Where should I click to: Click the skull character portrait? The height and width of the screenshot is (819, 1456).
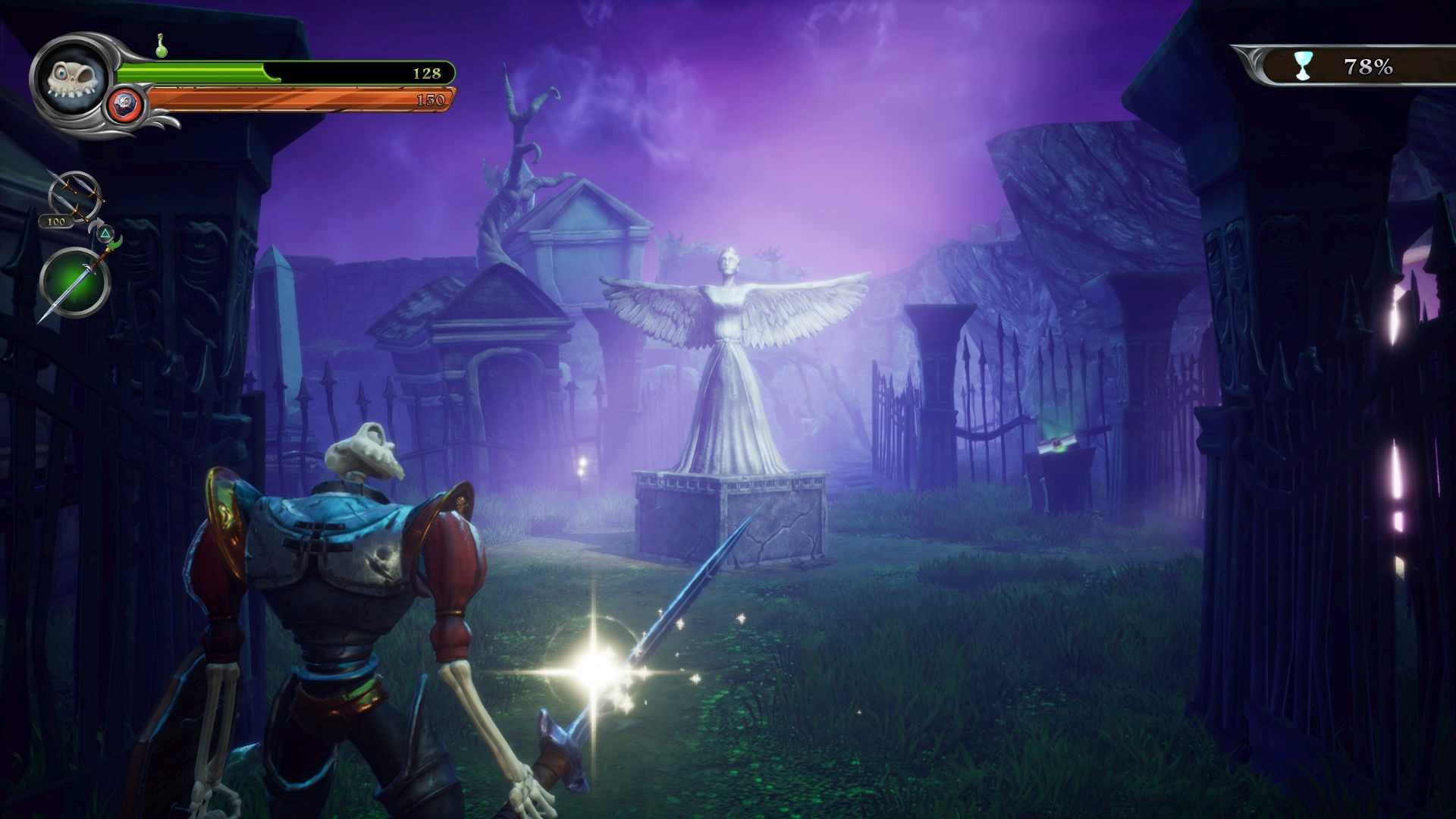71,77
